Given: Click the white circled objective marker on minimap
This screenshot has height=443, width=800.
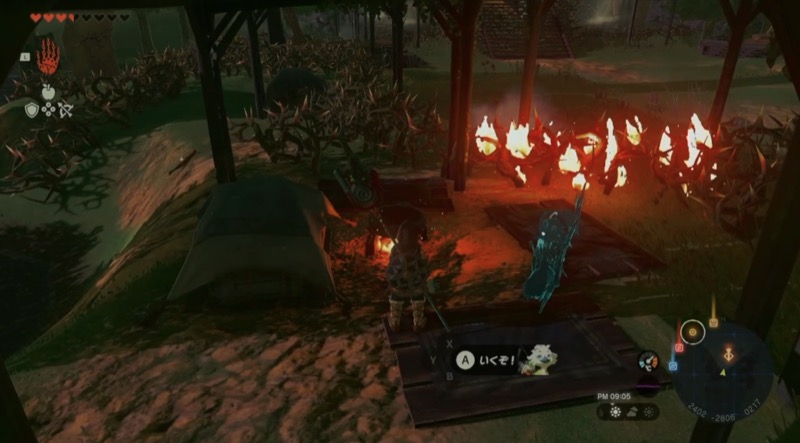Looking at the screenshot, I should pyautogui.click(x=691, y=331).
